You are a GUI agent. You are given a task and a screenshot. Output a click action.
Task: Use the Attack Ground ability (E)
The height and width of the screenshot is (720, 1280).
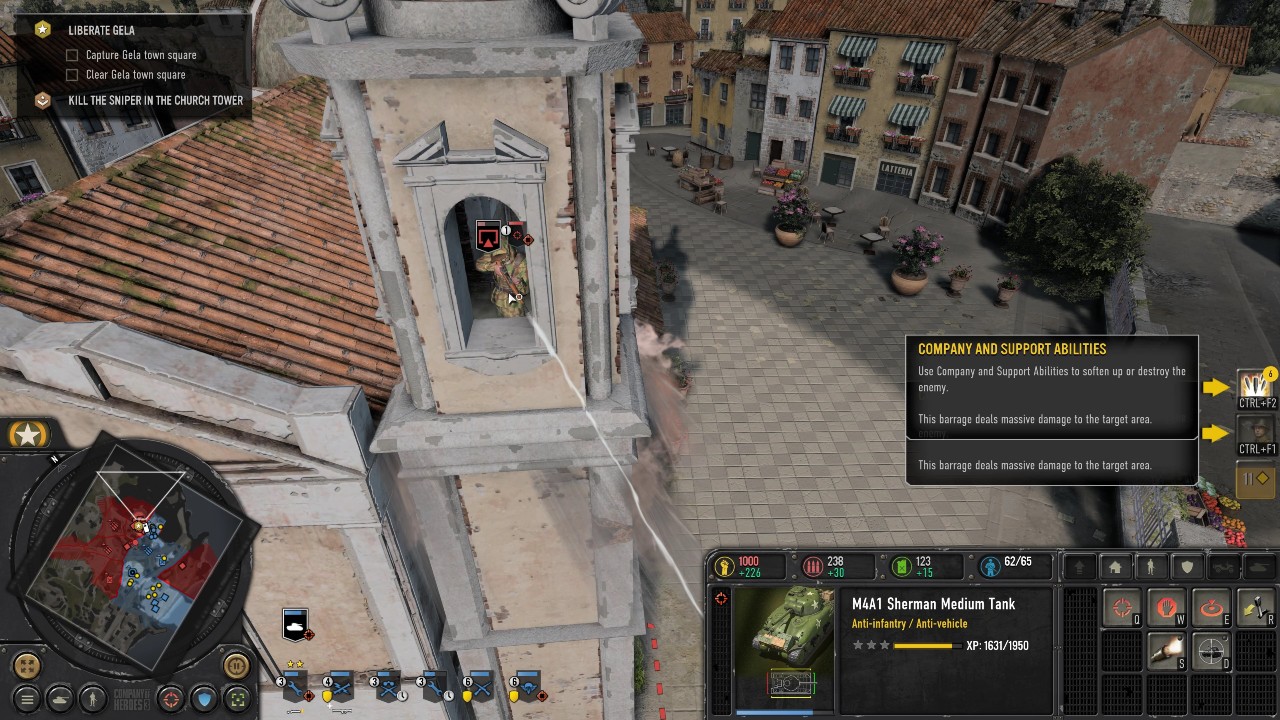(1212, 605)
